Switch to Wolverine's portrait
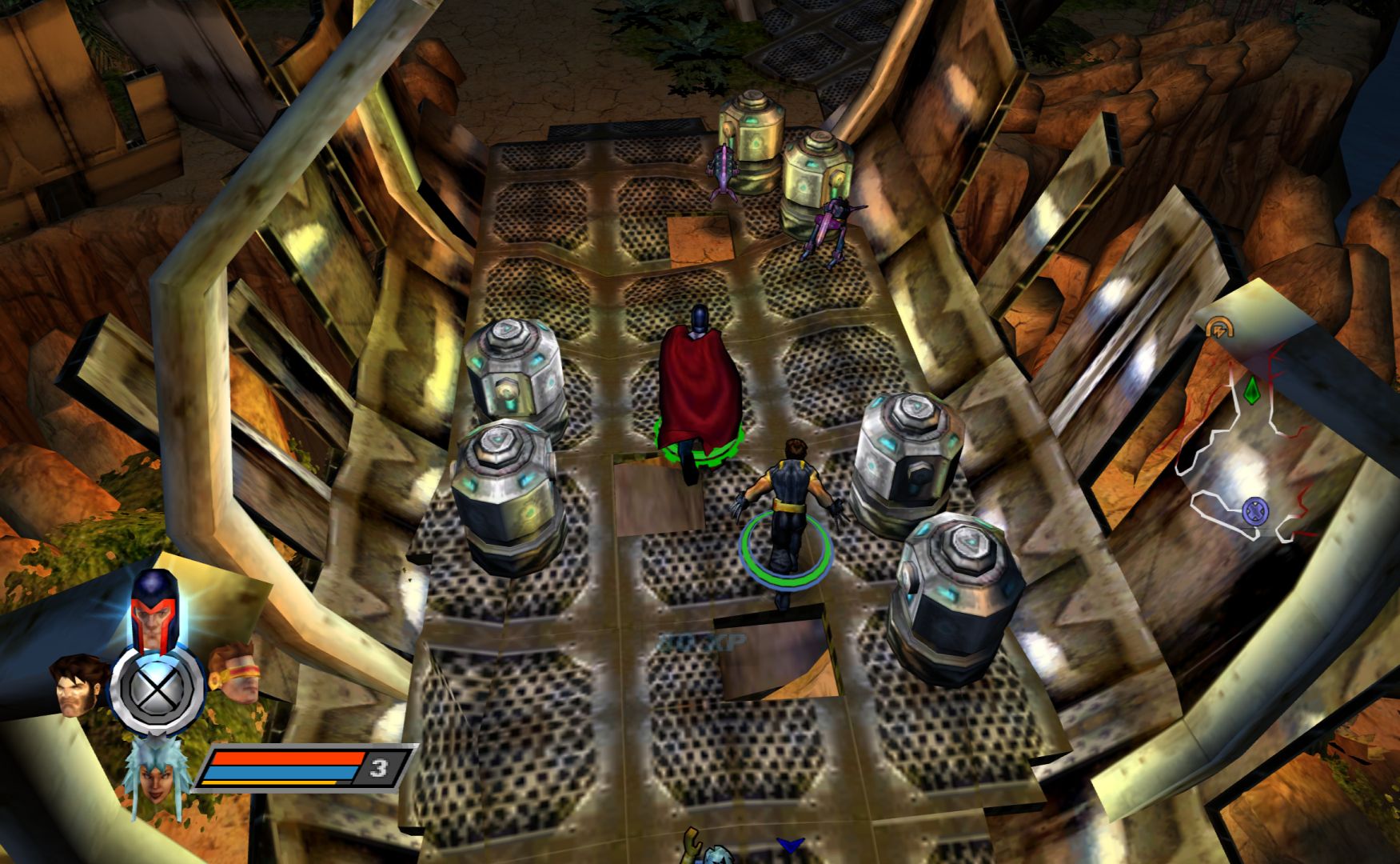 coord(81,684)
